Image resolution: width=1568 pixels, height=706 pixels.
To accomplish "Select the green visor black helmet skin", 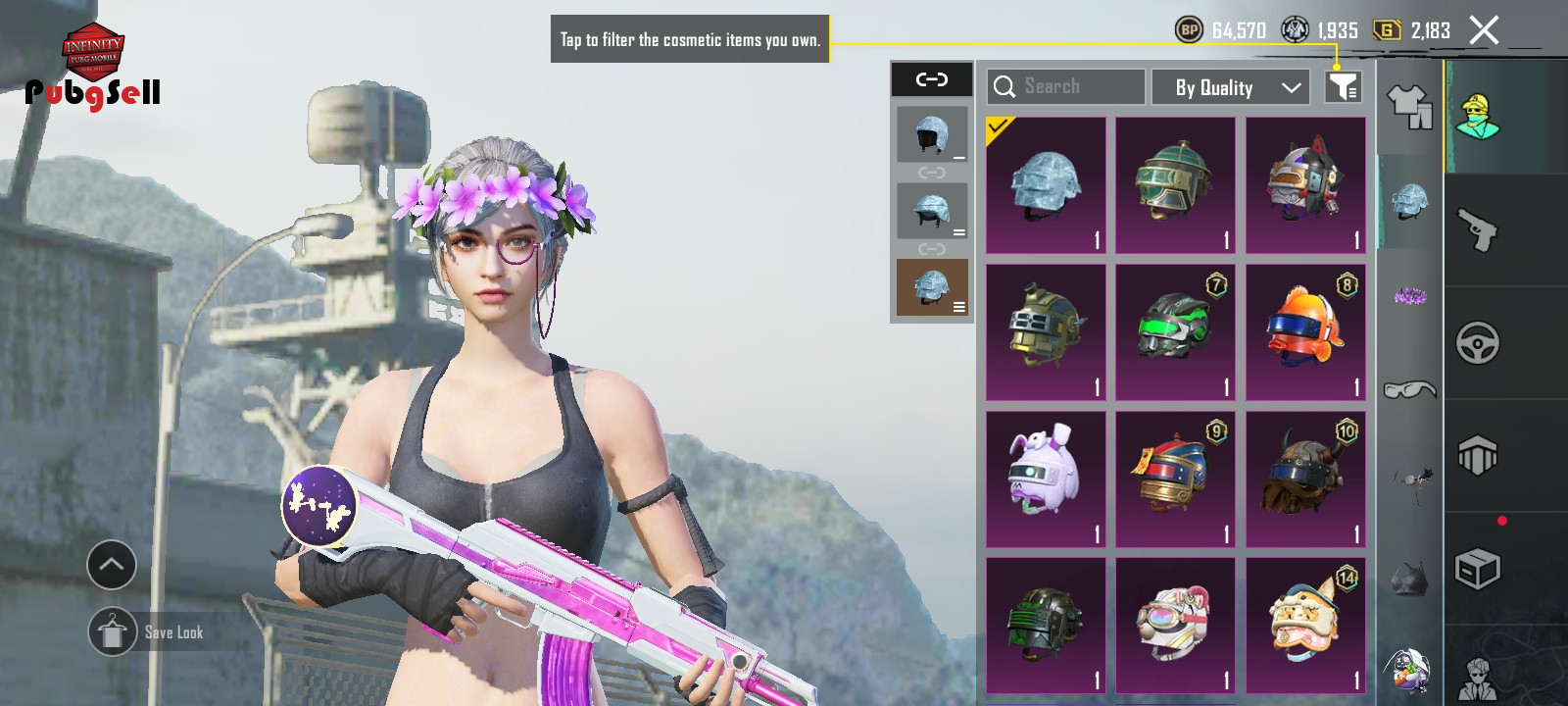I will 1175,332.
